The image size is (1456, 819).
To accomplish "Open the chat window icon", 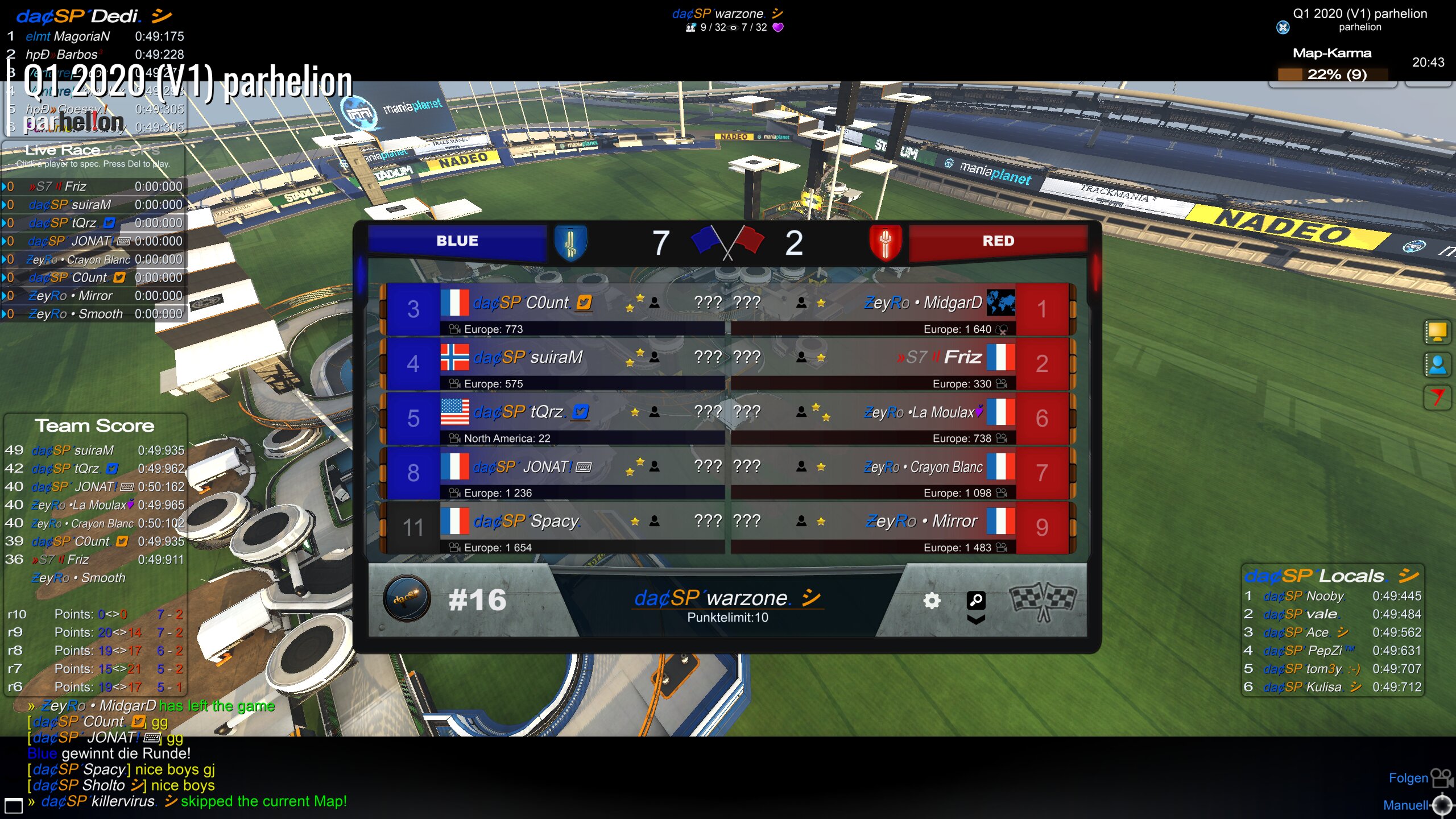I will (x=14, y=805).
